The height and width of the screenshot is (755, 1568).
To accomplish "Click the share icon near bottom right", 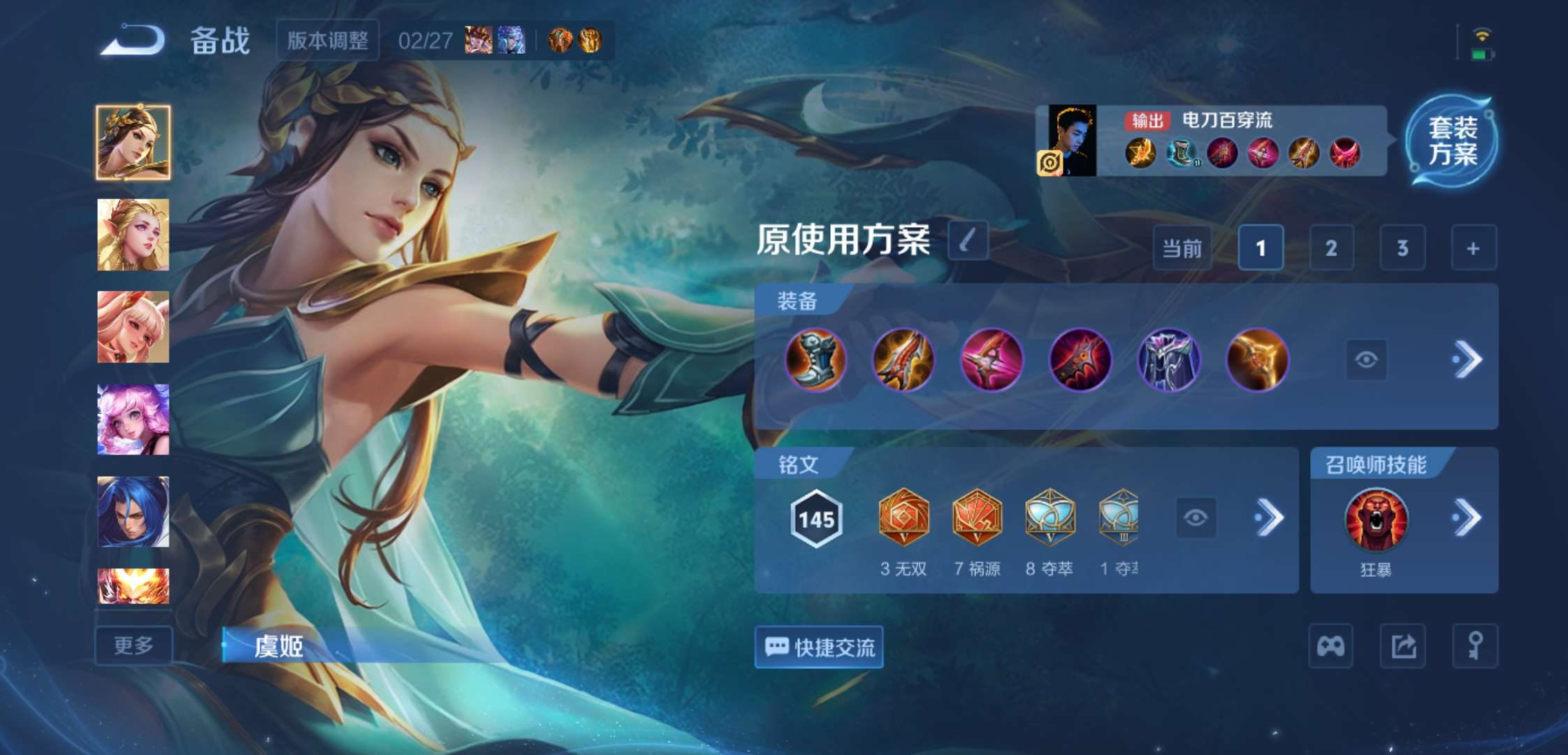I will pos(1403,647).
